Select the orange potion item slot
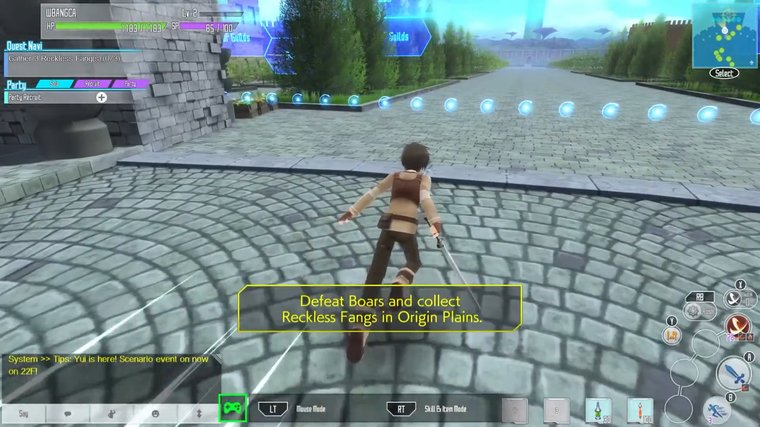 [639, 410]
